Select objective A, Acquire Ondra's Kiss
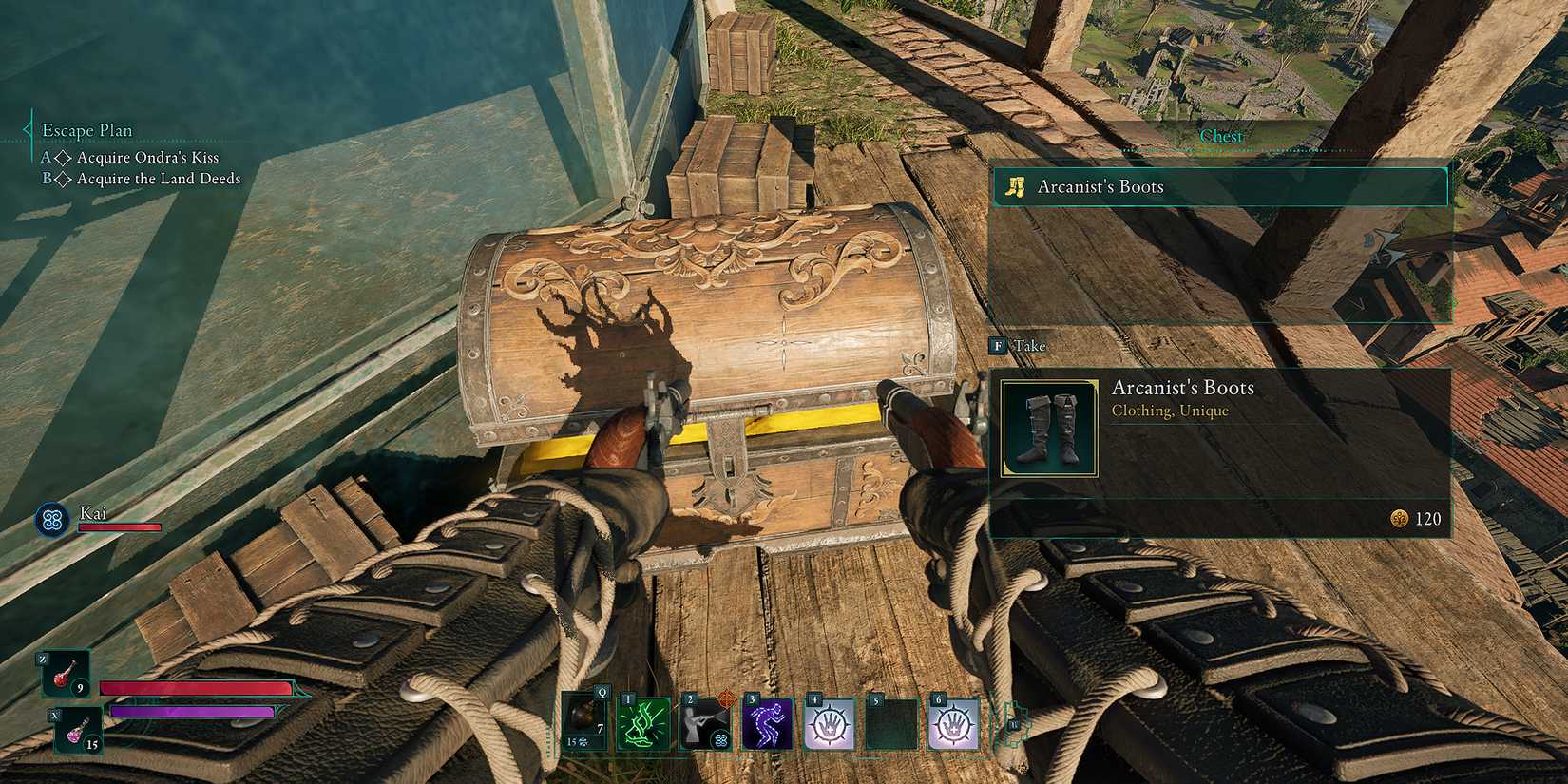Viewport: 1568px width, 784px height. [133, 157]
